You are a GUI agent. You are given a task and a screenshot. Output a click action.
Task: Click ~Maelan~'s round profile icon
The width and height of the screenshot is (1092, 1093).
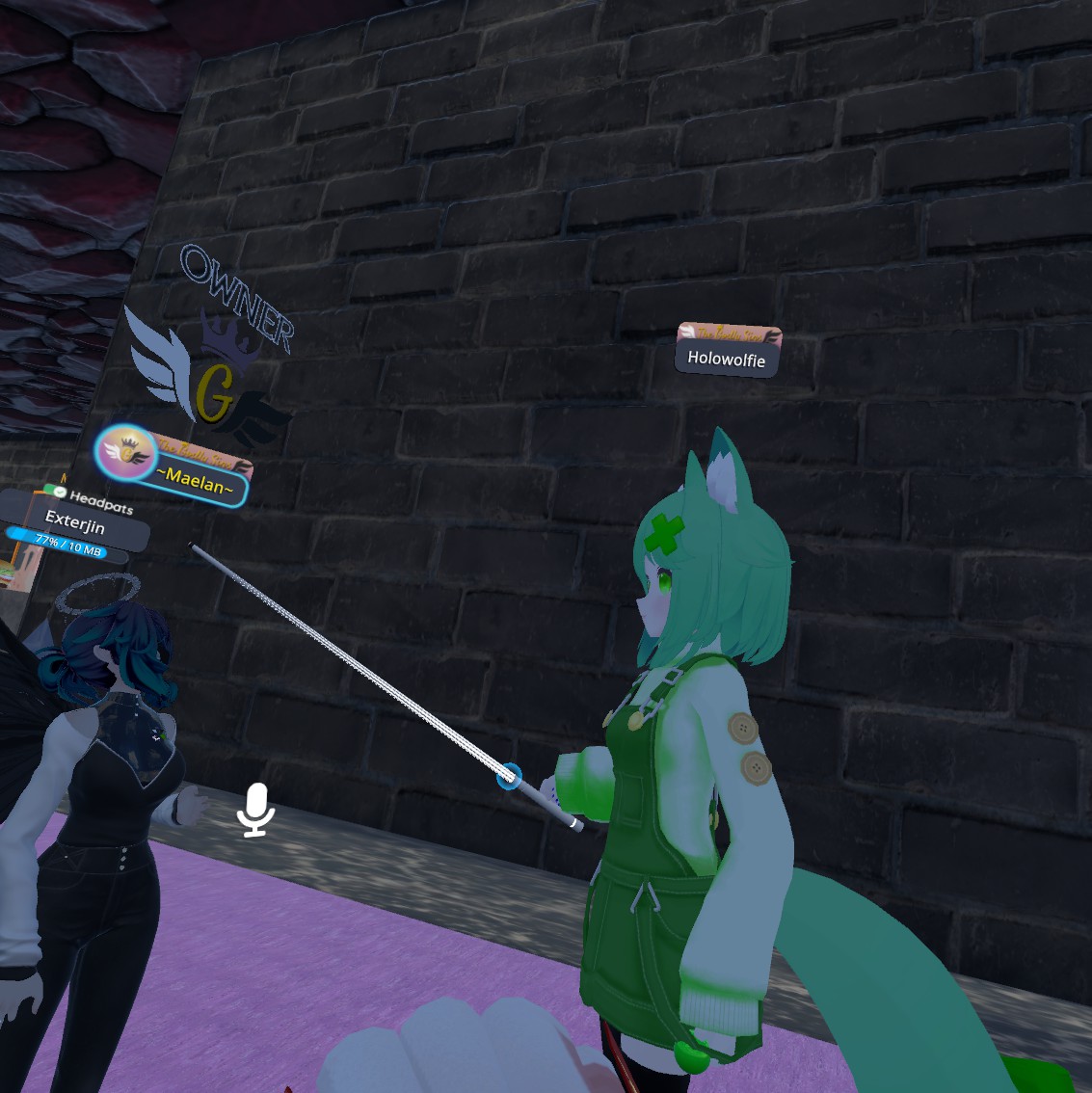coord(125,451)
